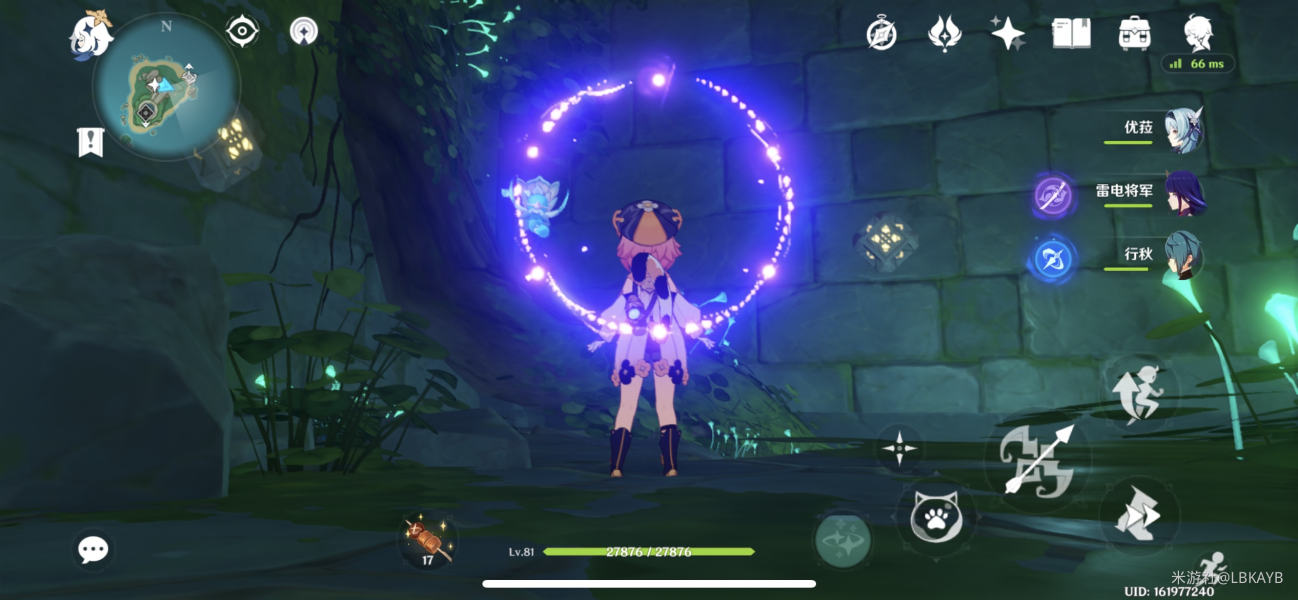Viewport: 1298px width, 600px height.
Task: Use the food skewer quick item
Action: tap(429, 541)
